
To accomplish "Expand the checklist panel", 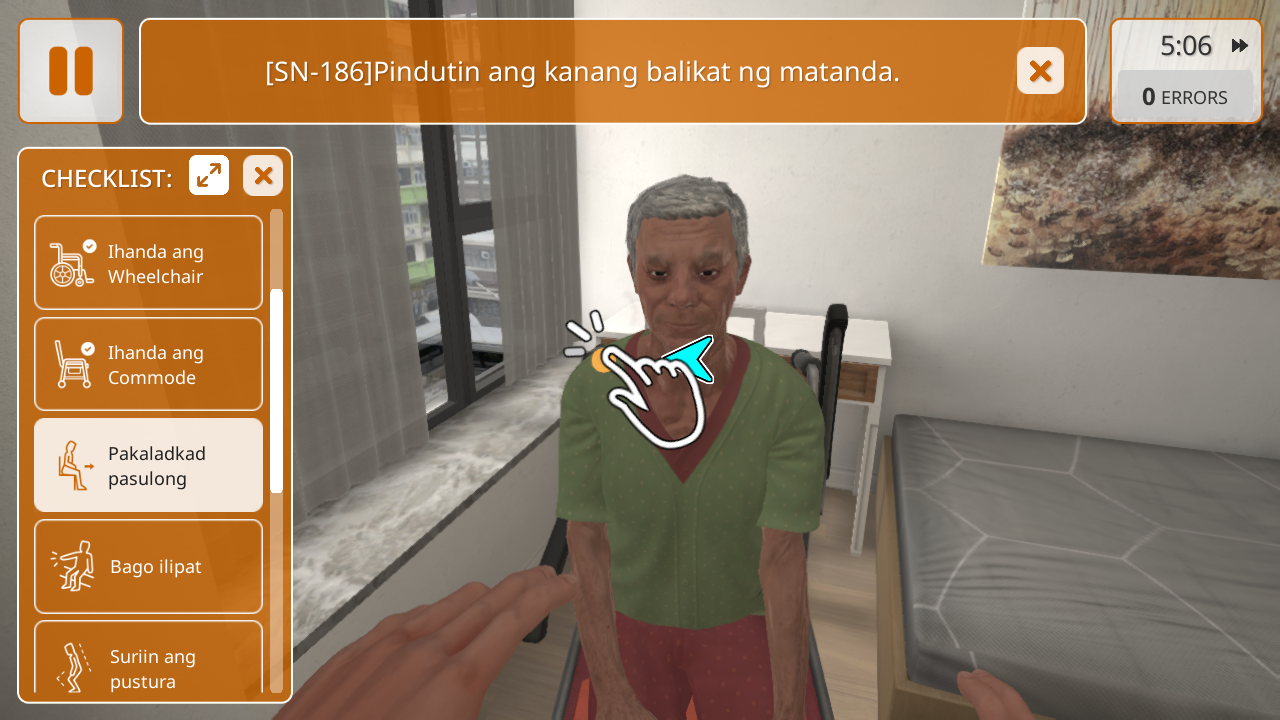I will pos(209,176).
